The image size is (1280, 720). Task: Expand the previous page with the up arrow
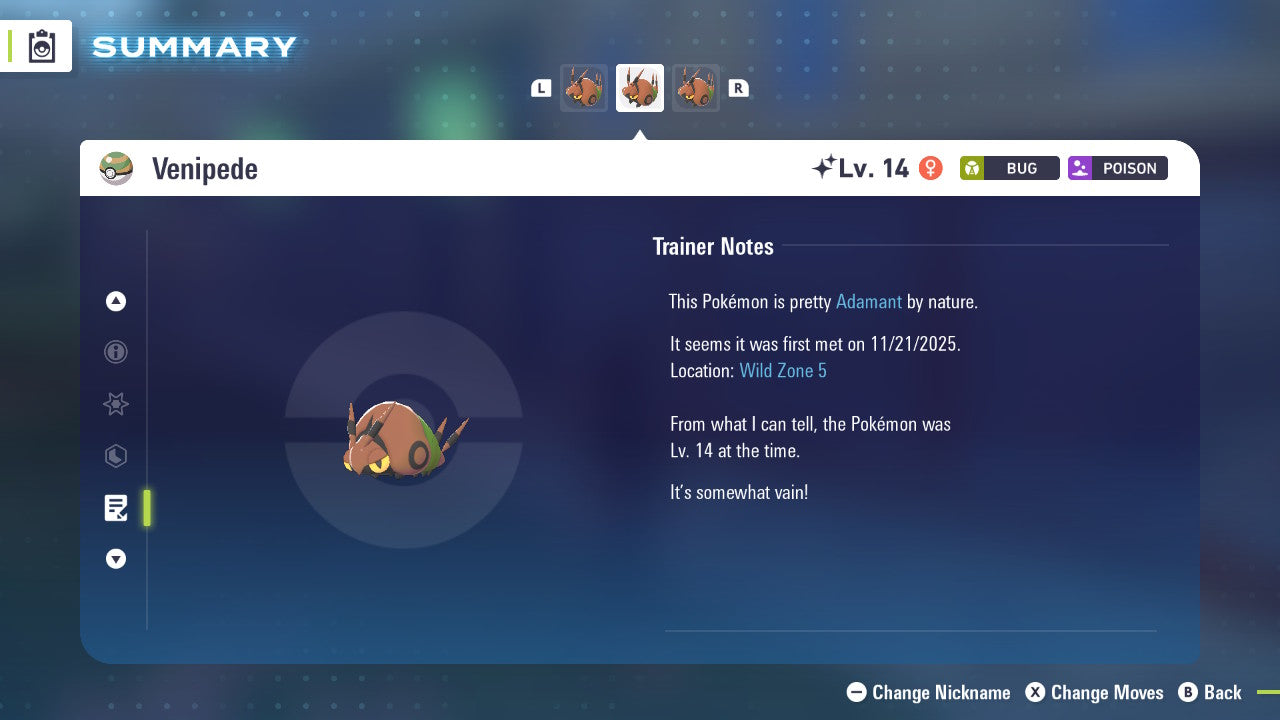(116, 301)
